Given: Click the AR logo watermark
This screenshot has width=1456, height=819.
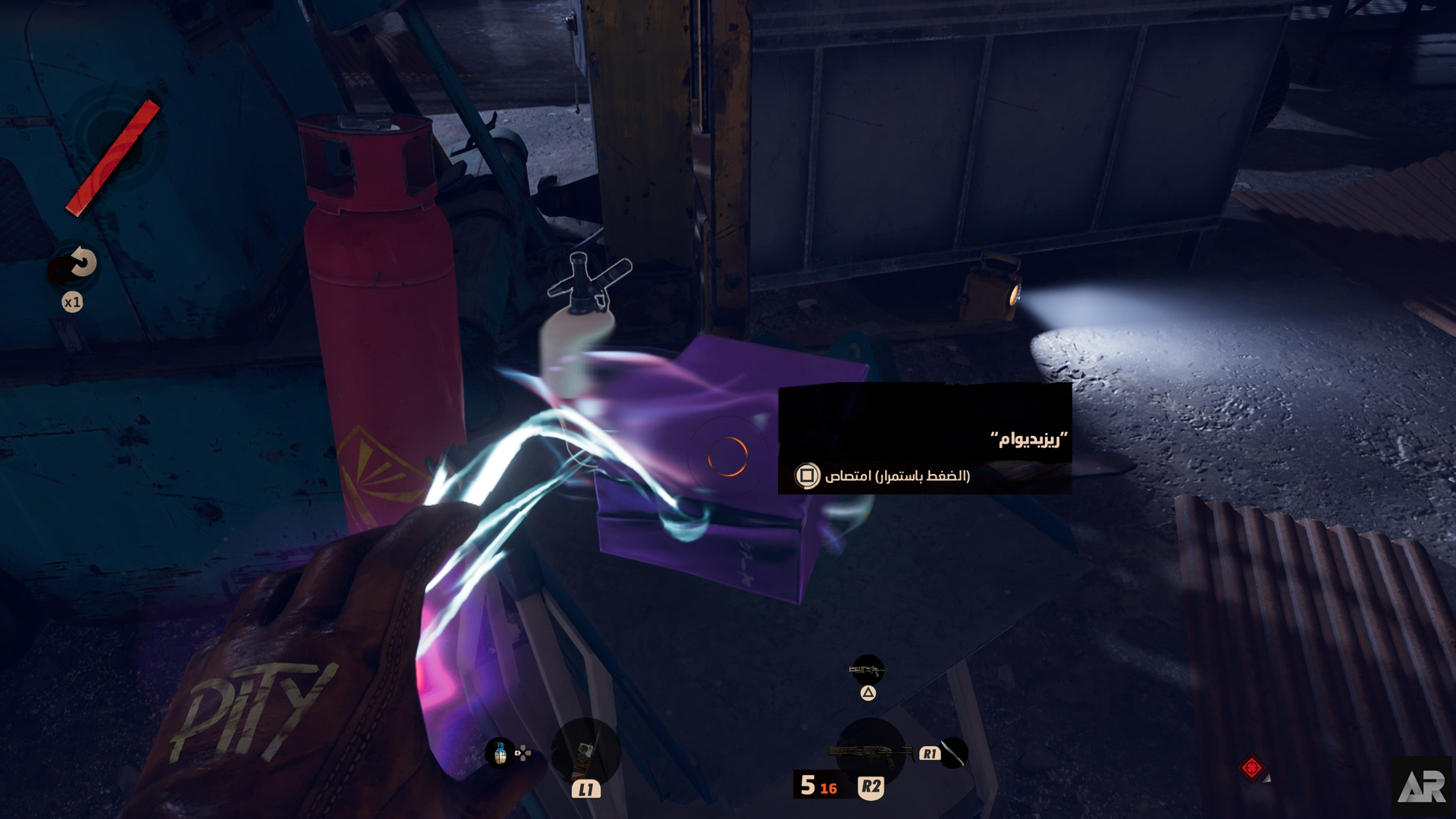Looking at the screenshot, I should click(1422, 787).
